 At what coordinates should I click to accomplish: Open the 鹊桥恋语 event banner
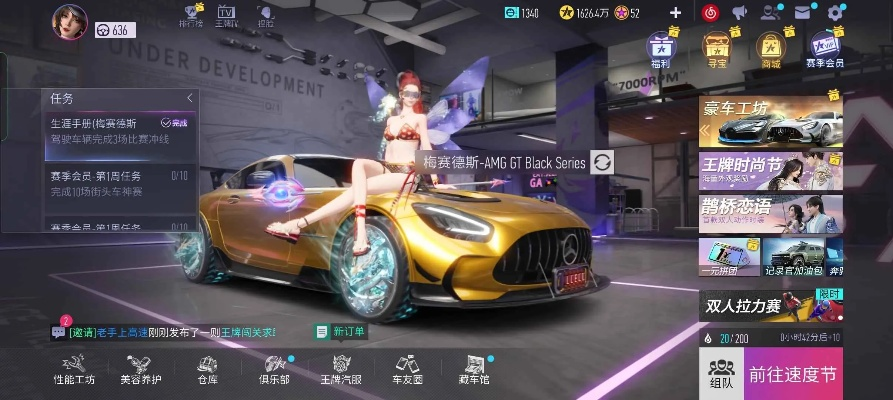(x=770, y=212)
